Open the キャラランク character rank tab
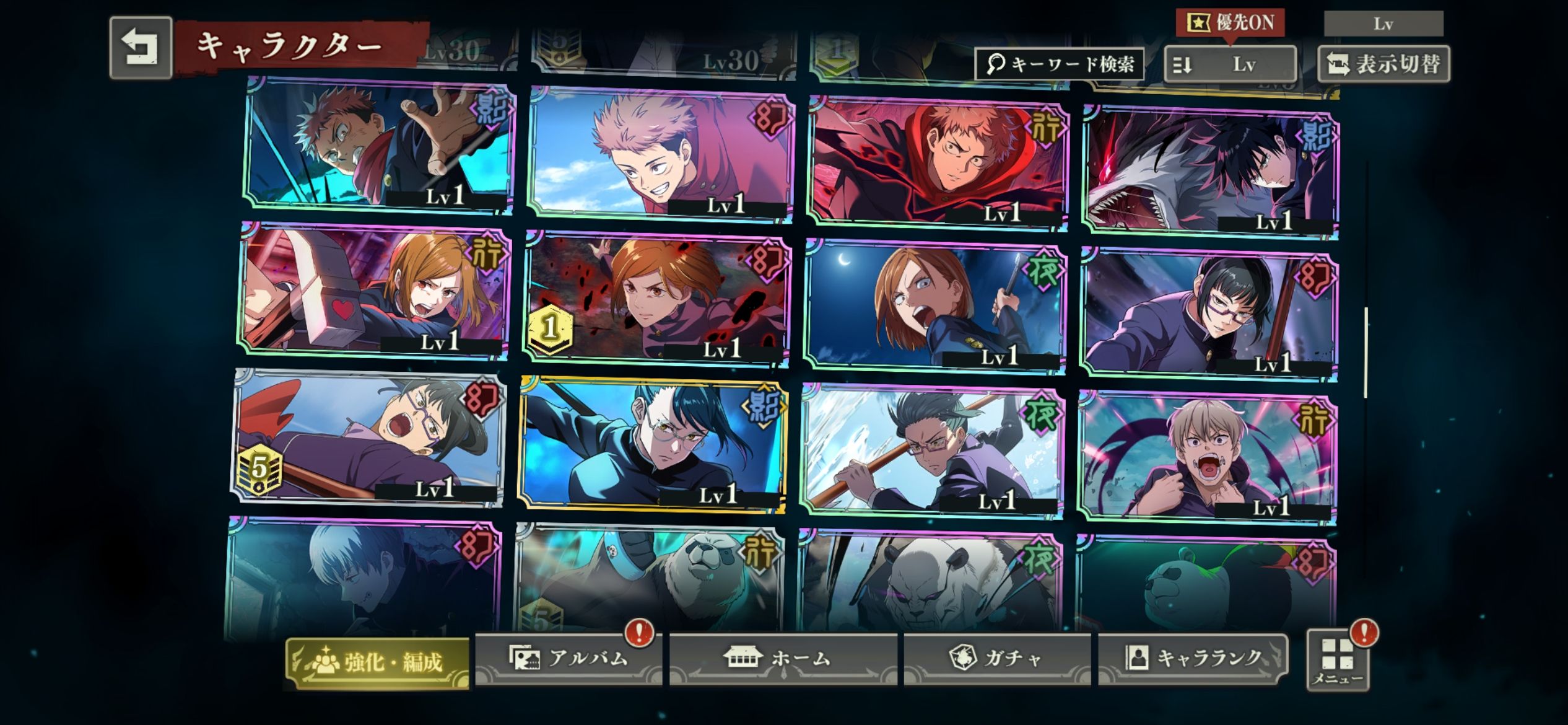The image size is (1568, 725). pos(1193,658)
